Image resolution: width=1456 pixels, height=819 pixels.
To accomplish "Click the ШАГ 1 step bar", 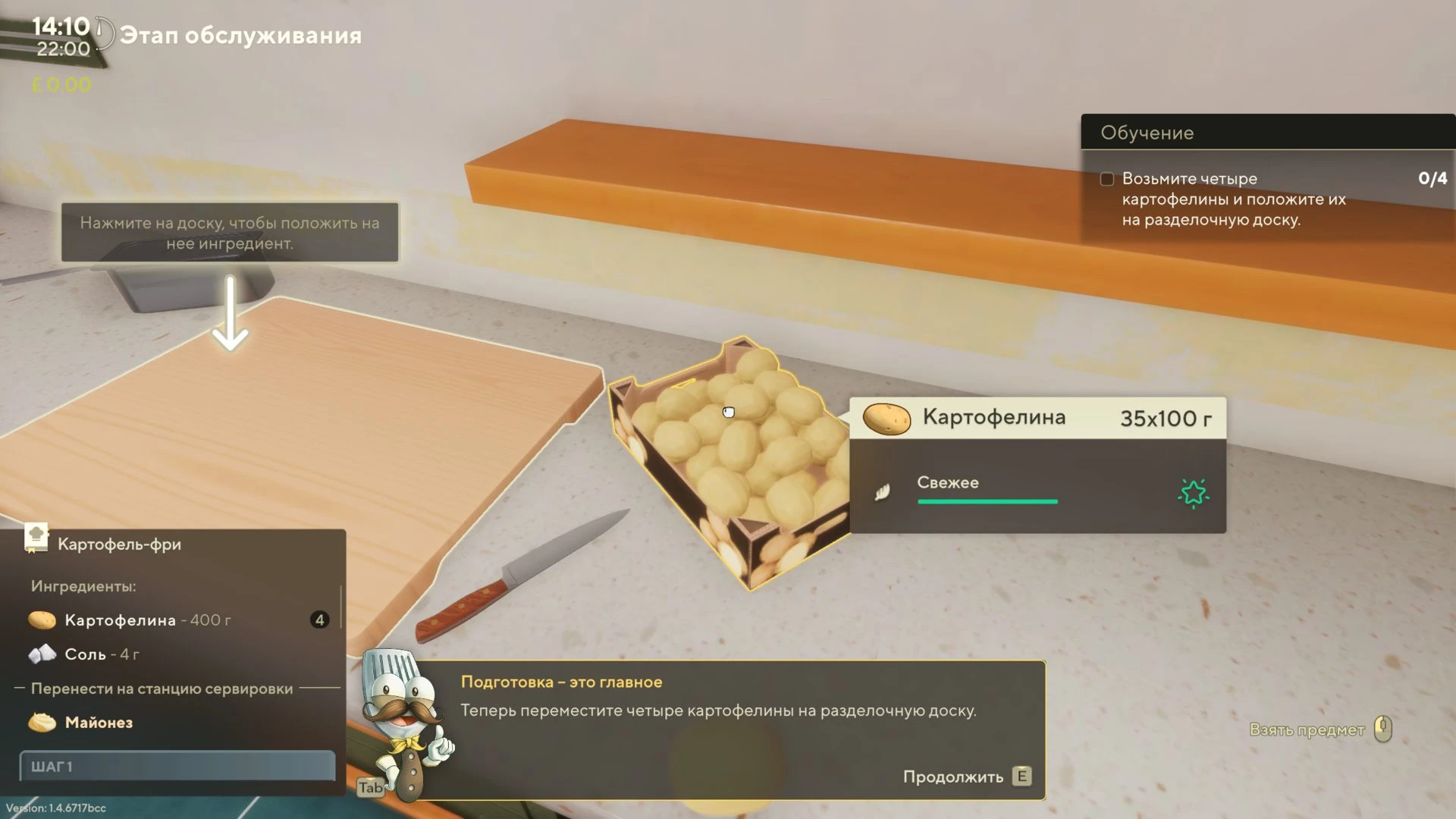I will (177, 766).
